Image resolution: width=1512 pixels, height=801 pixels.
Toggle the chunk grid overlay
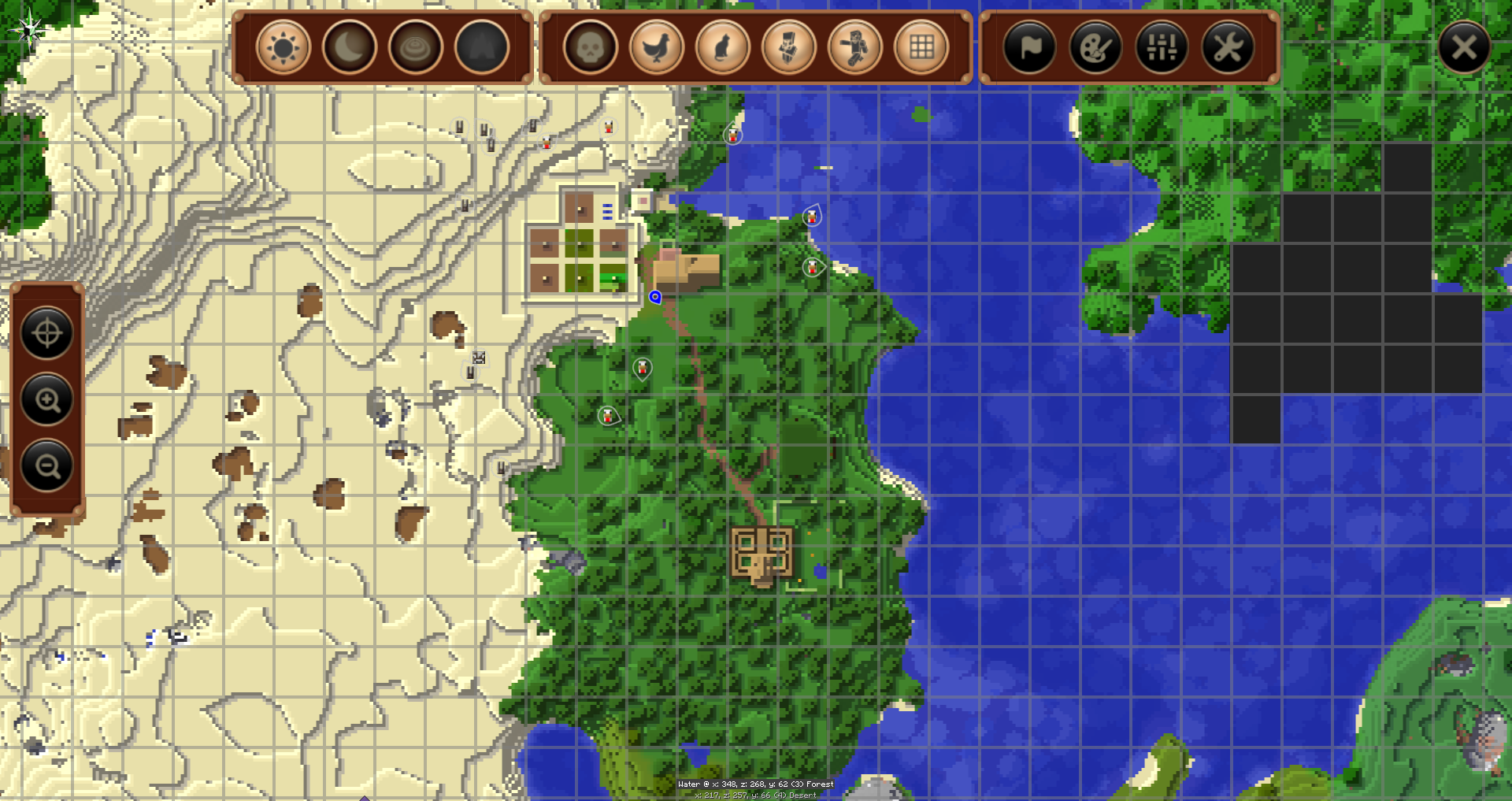(x=921, y=48)
